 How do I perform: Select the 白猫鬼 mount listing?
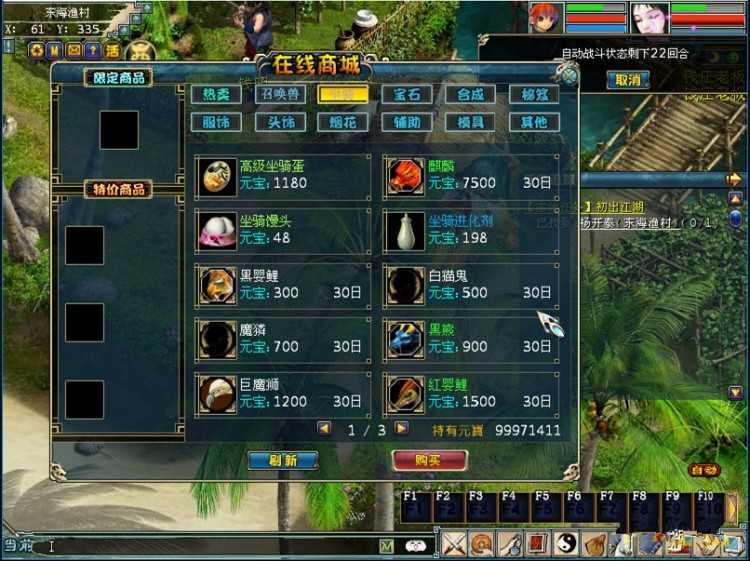[x=471, y=284]
